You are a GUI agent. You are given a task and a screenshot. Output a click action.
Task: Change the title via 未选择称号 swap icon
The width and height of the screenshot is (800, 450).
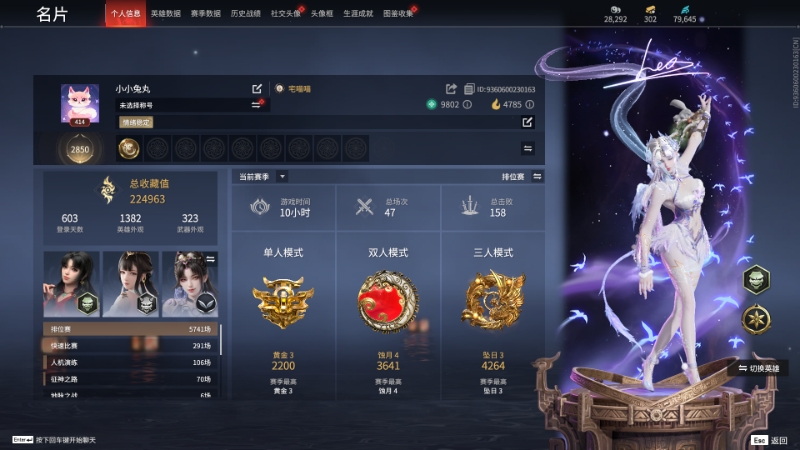(256, 105)
